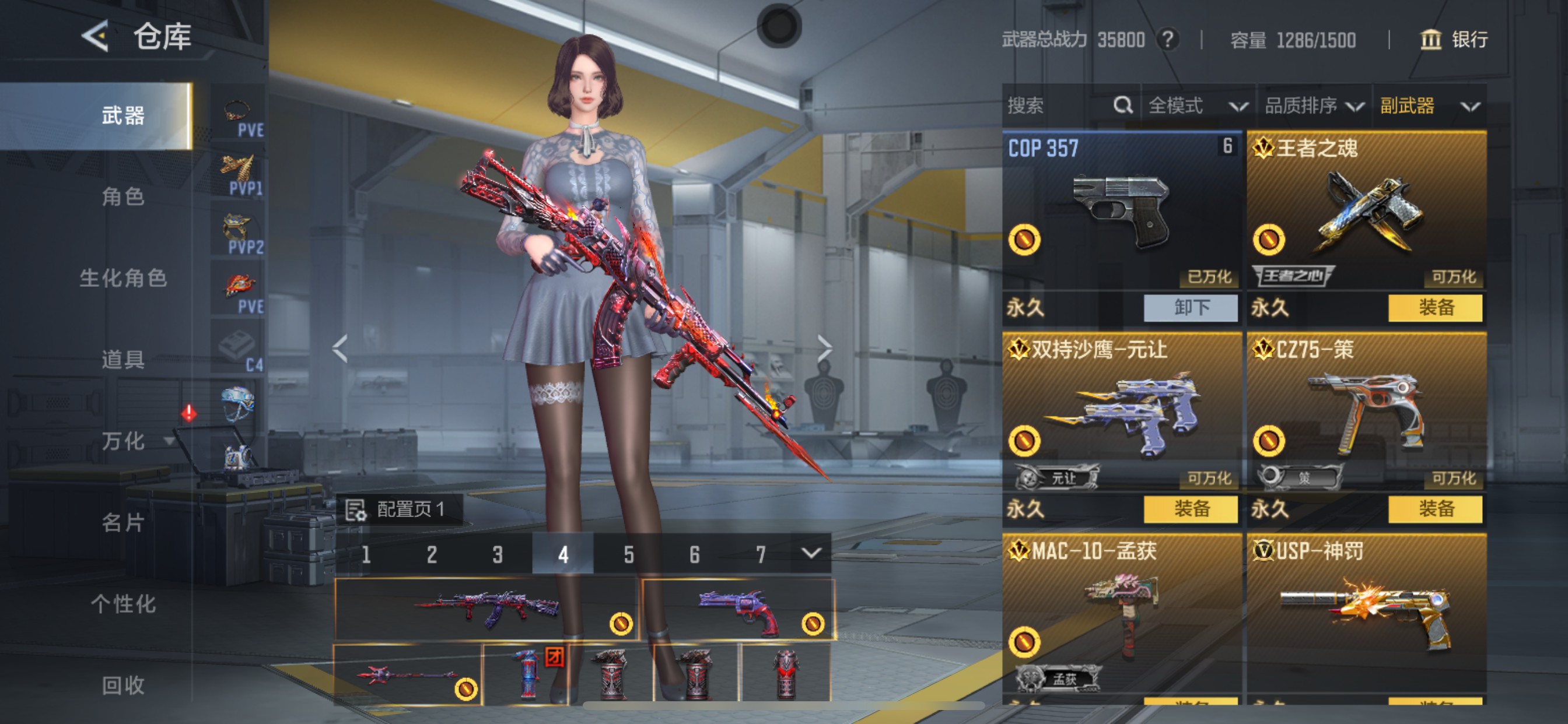Switch to the 角色 character tab

(x=123, y=196)
